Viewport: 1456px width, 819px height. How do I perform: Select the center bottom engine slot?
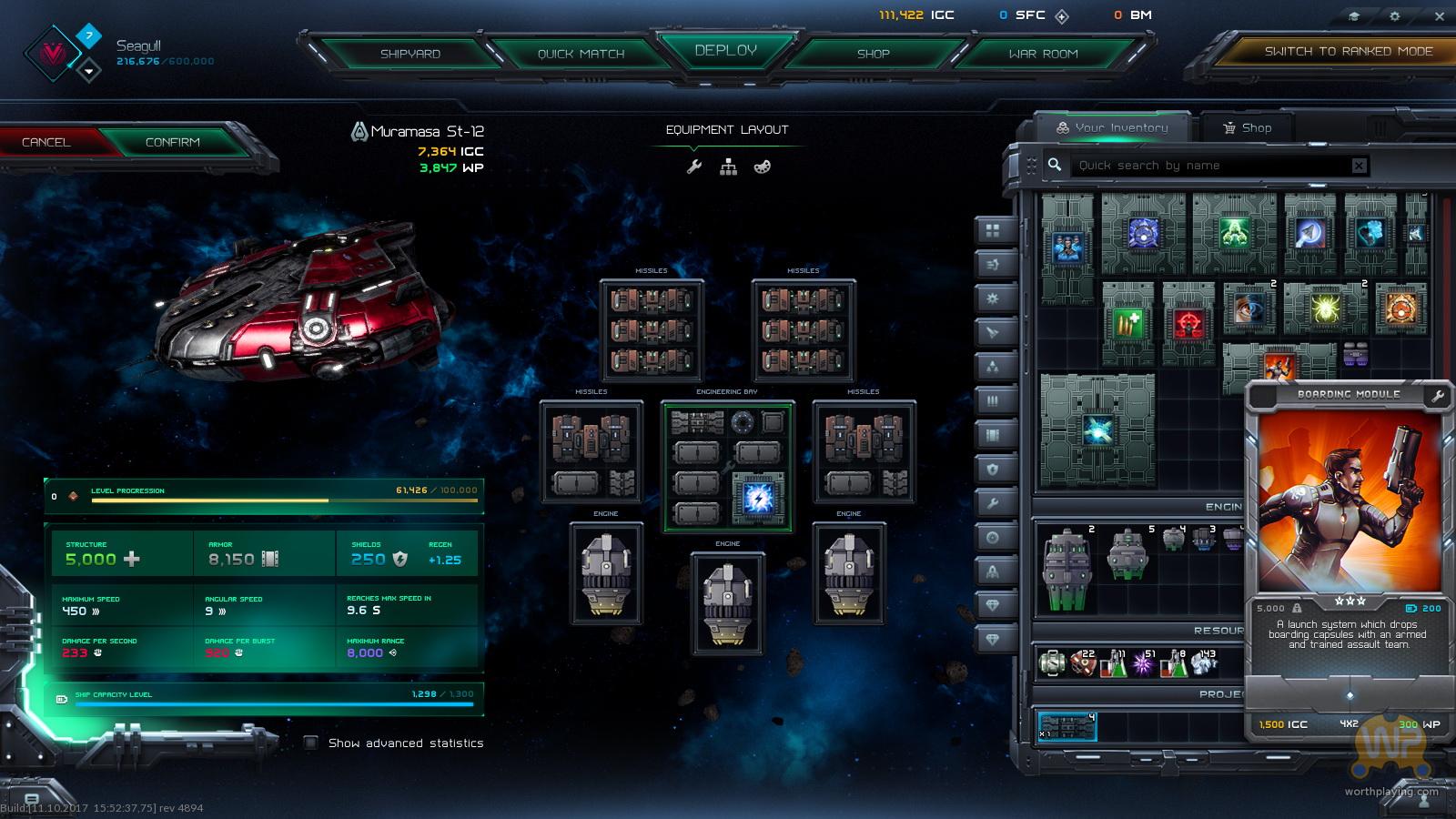pos(727,602)
